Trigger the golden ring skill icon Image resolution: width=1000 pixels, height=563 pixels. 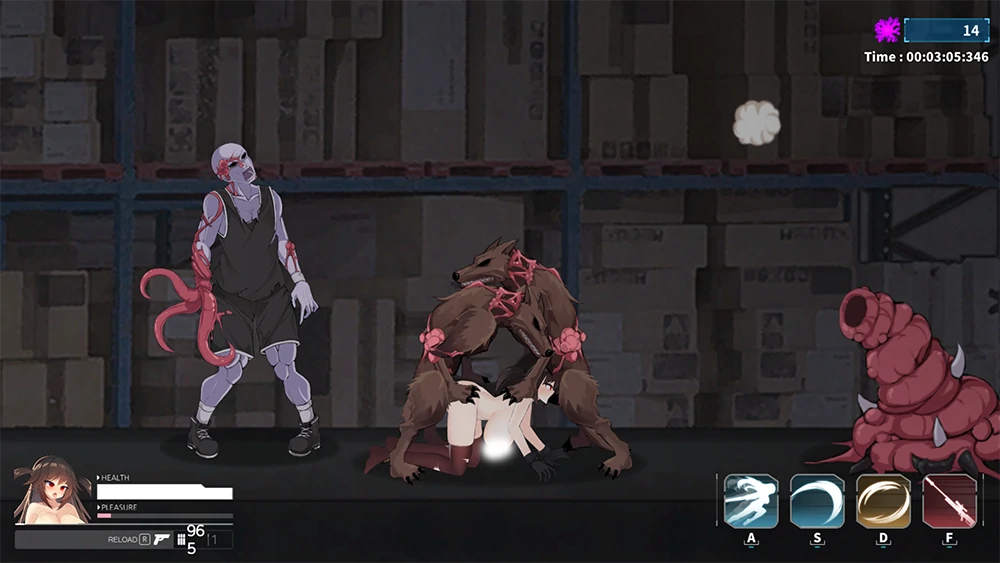[x=883, y=501]
